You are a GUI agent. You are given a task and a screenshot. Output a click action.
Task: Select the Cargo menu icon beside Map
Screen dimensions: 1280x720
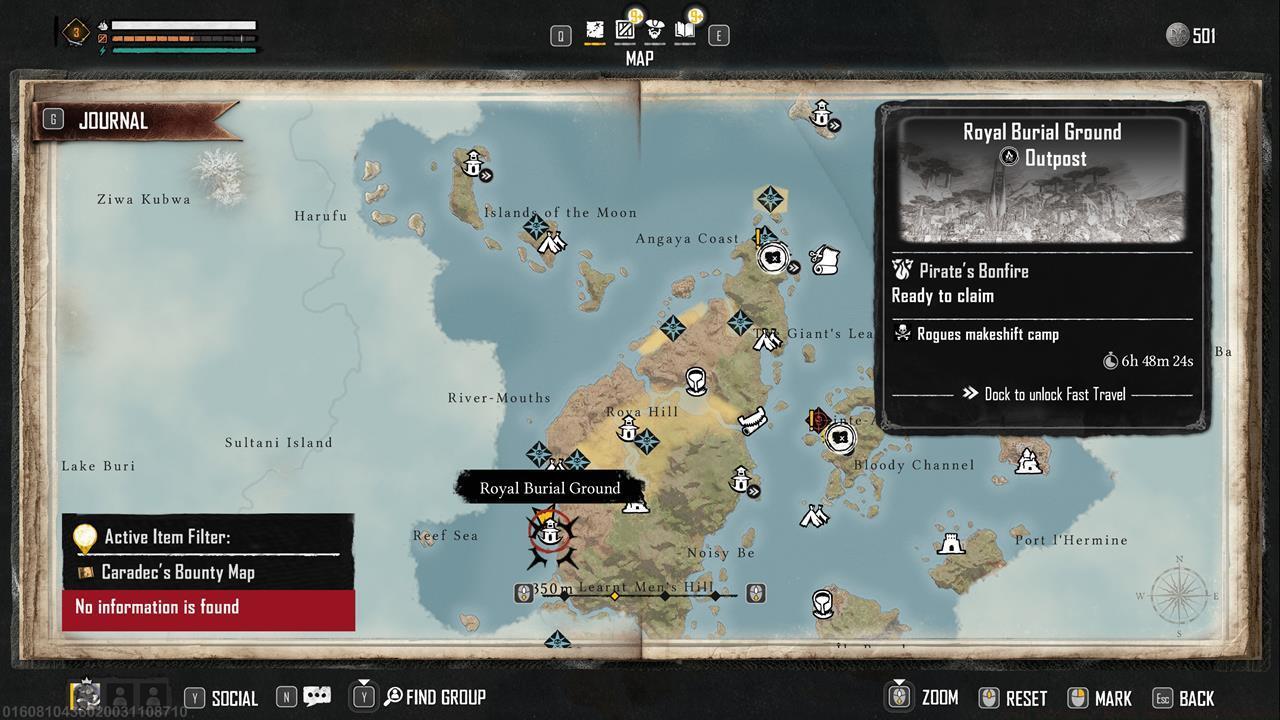[x=625, y=30]
